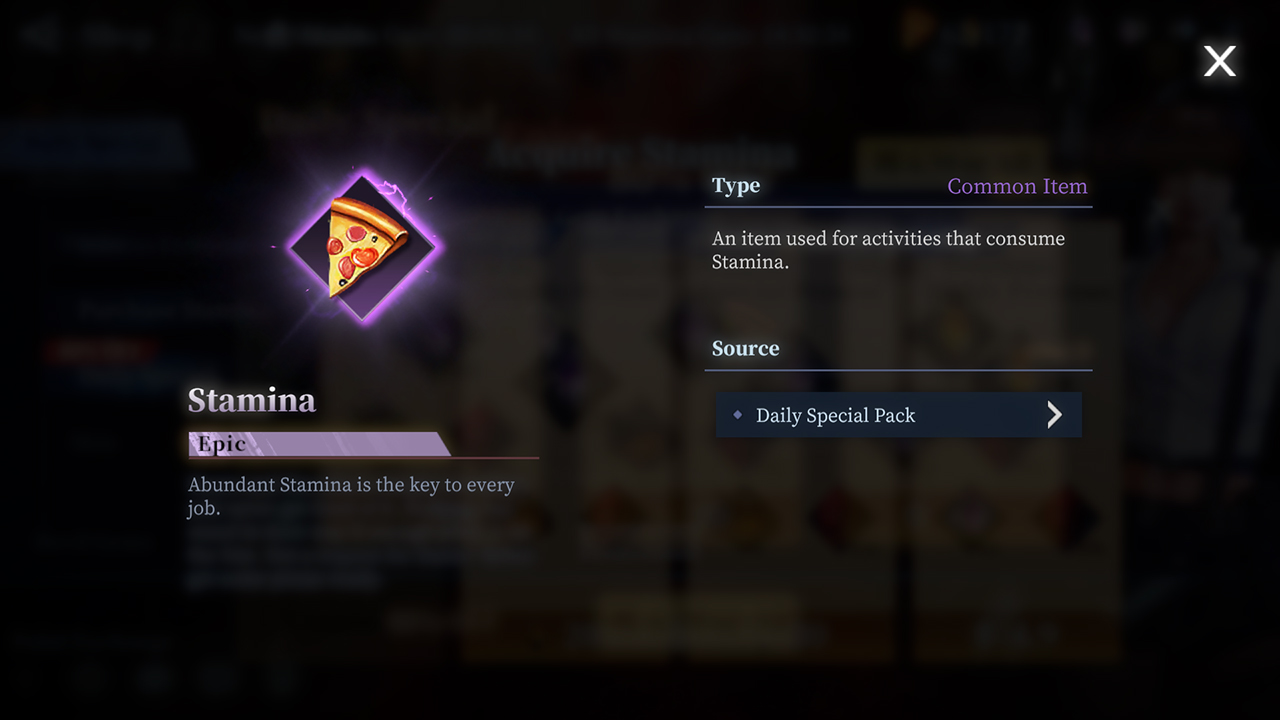This screenshot has height=720, width=1280.
Task: Expand Daily Special Pack using the right chevron
Action: [1054, 414]
